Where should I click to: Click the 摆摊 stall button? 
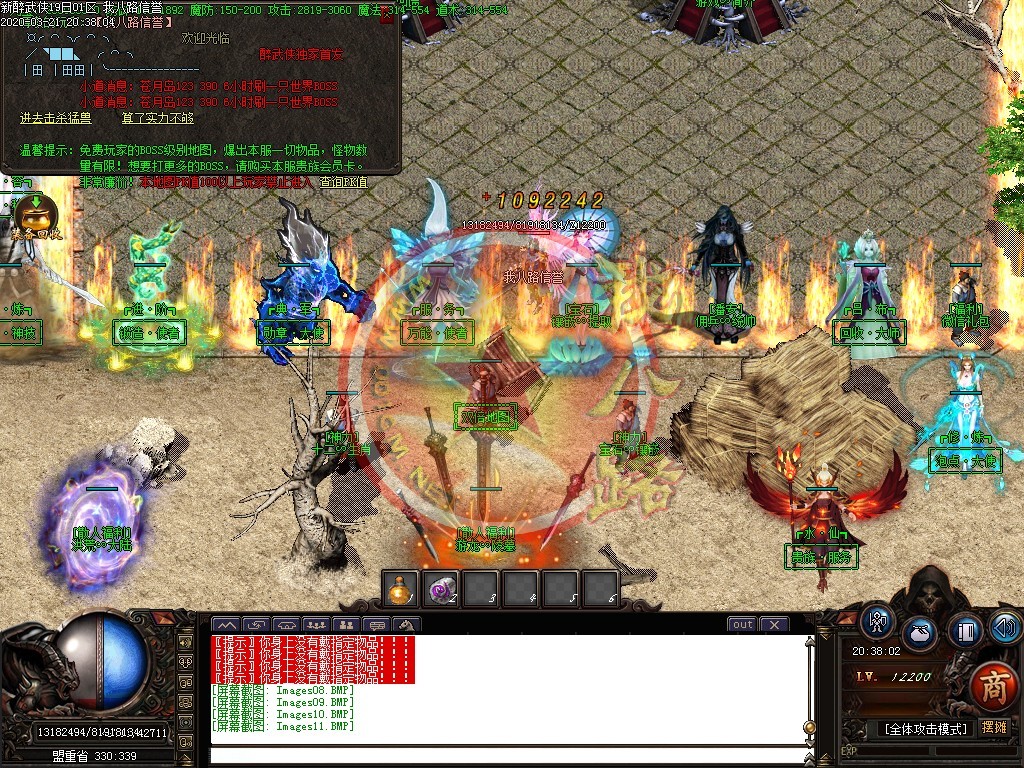(994, 728)
